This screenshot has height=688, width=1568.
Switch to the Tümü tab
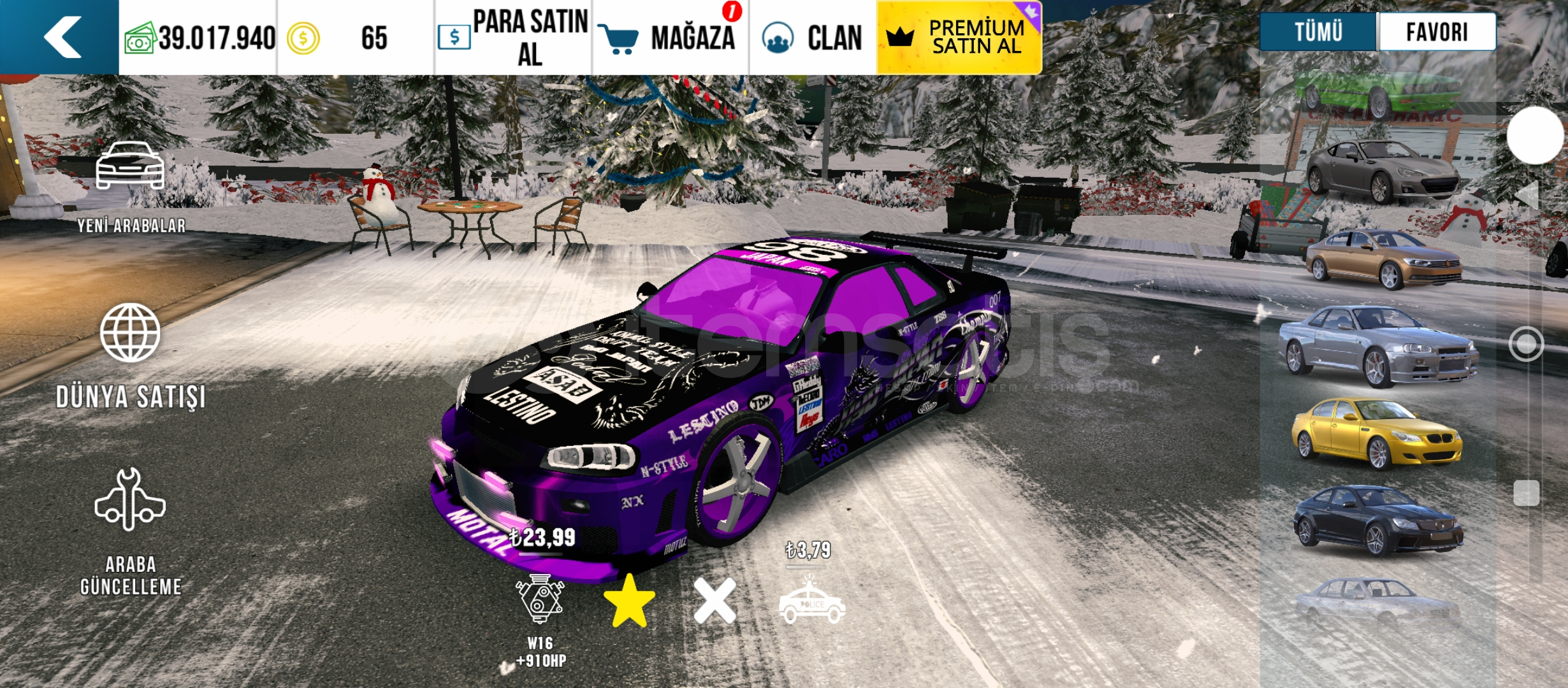(1318, 32)
